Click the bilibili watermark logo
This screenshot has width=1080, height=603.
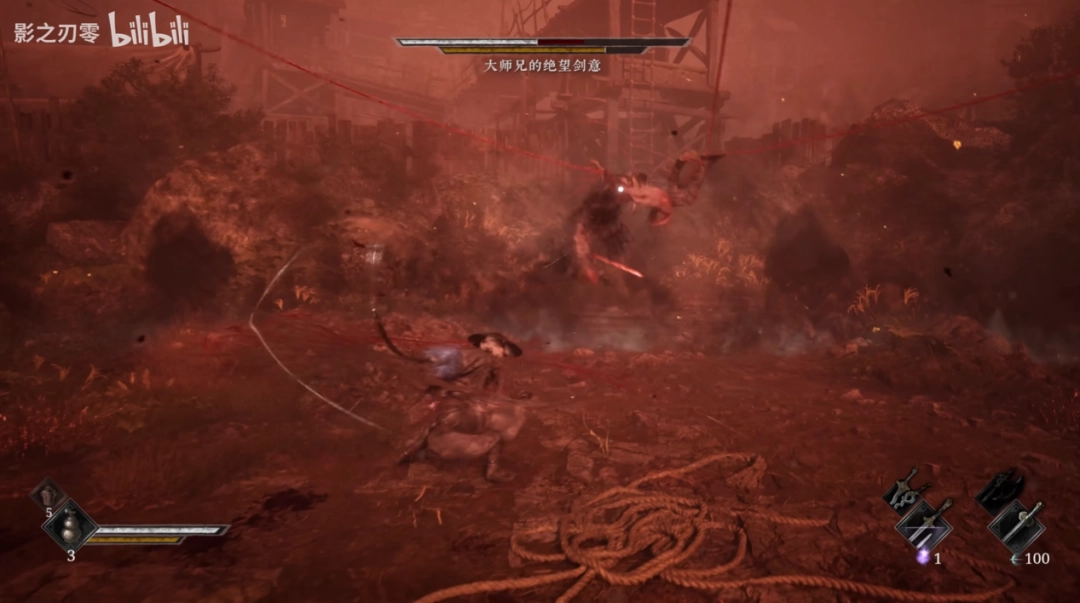point(148,31)
